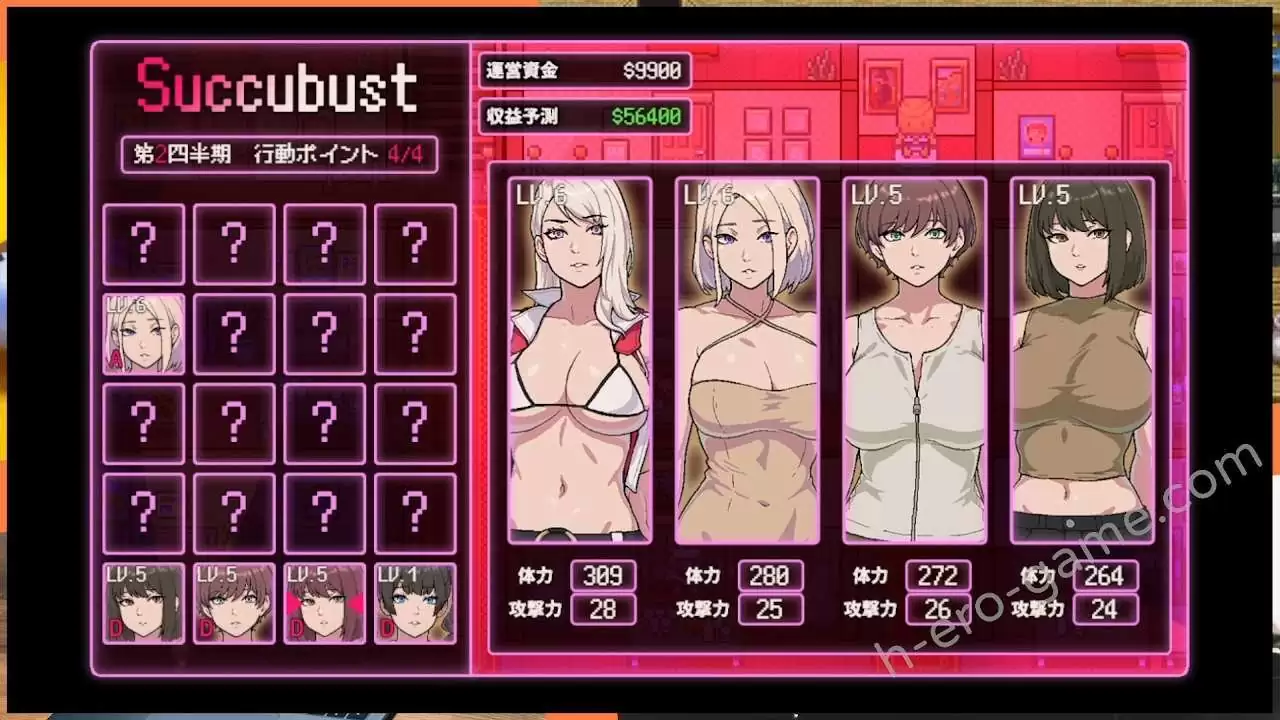1280x720 pixels.
Task: Select the rank A white-haired portrait tile
Action: 144,334
